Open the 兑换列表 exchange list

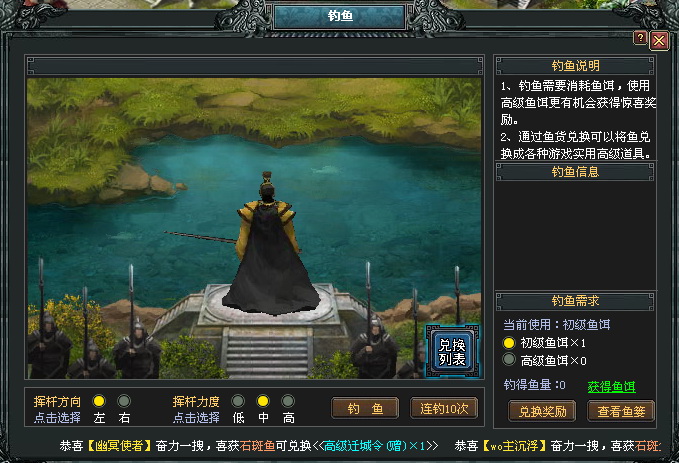coord(451,350)
